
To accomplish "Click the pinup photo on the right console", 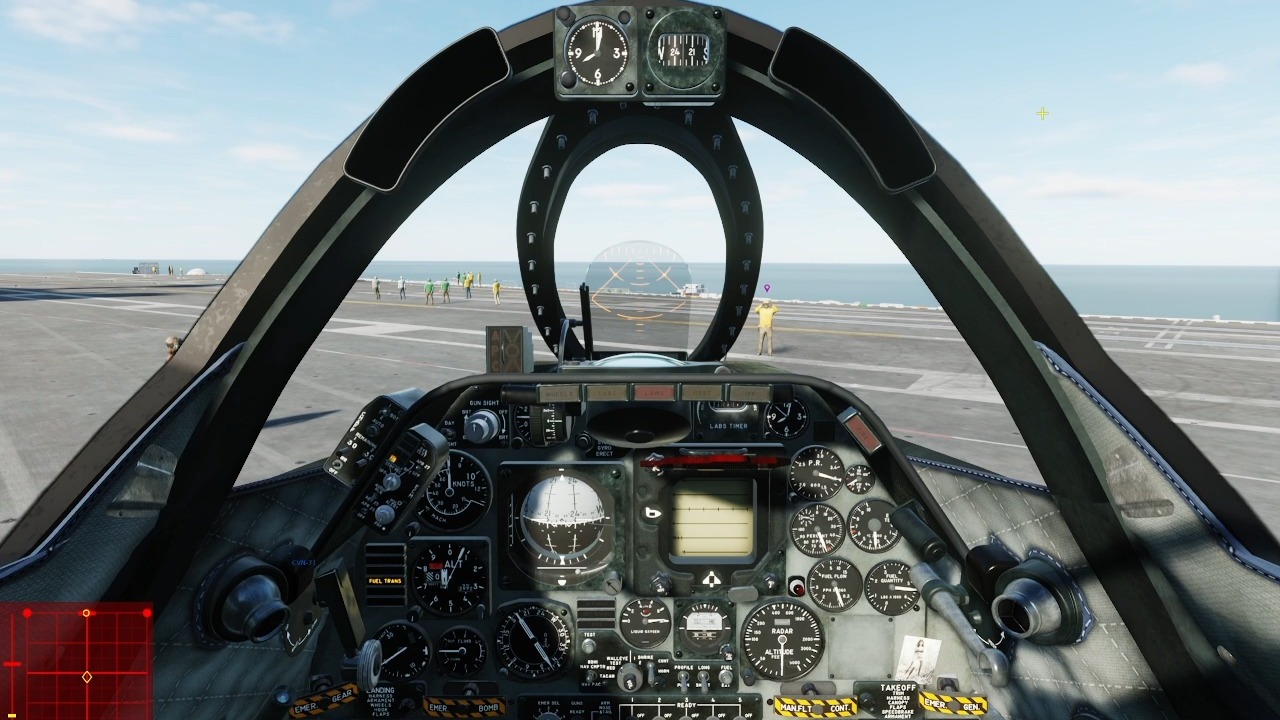I will click(x=918, y=657).
